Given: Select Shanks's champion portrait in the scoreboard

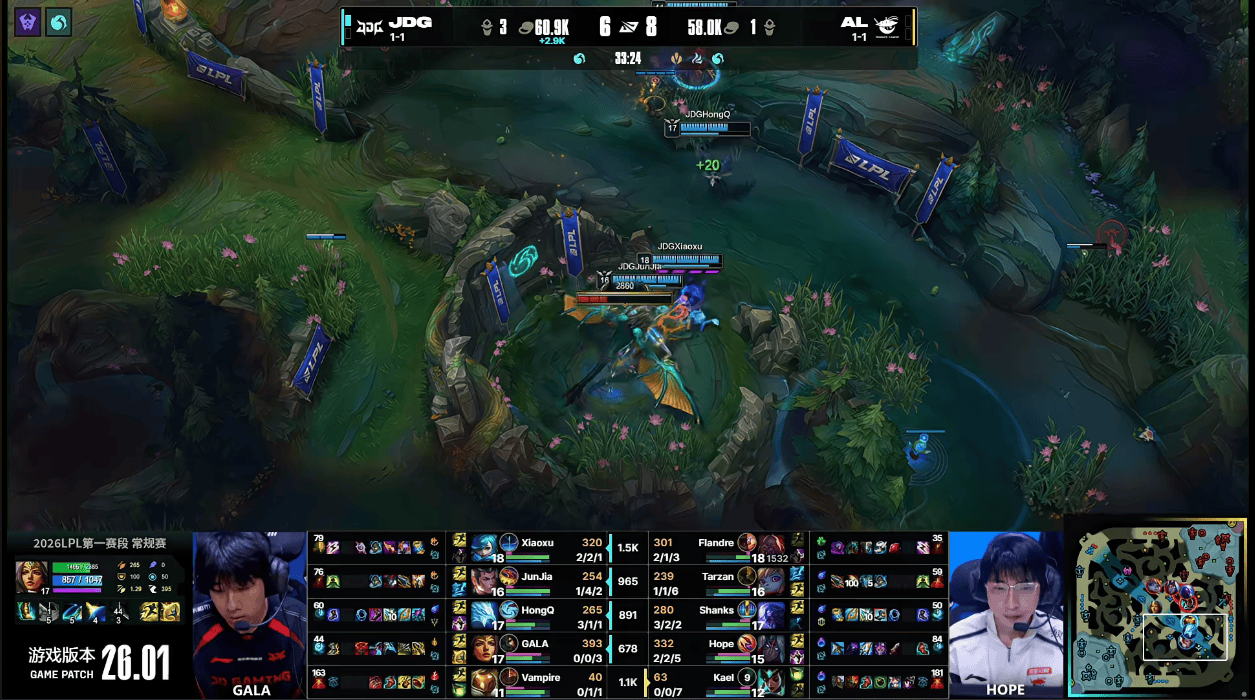Looking at the screenshot, I should pos(771,615).
